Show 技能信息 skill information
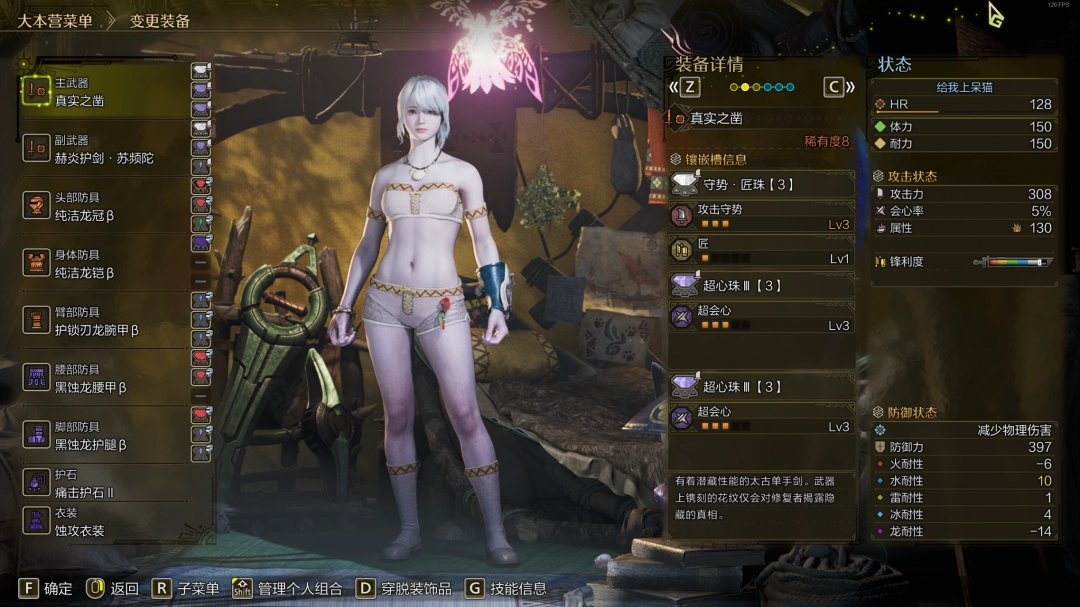Screen dimensions: 1080x607 tap(506, 589)
